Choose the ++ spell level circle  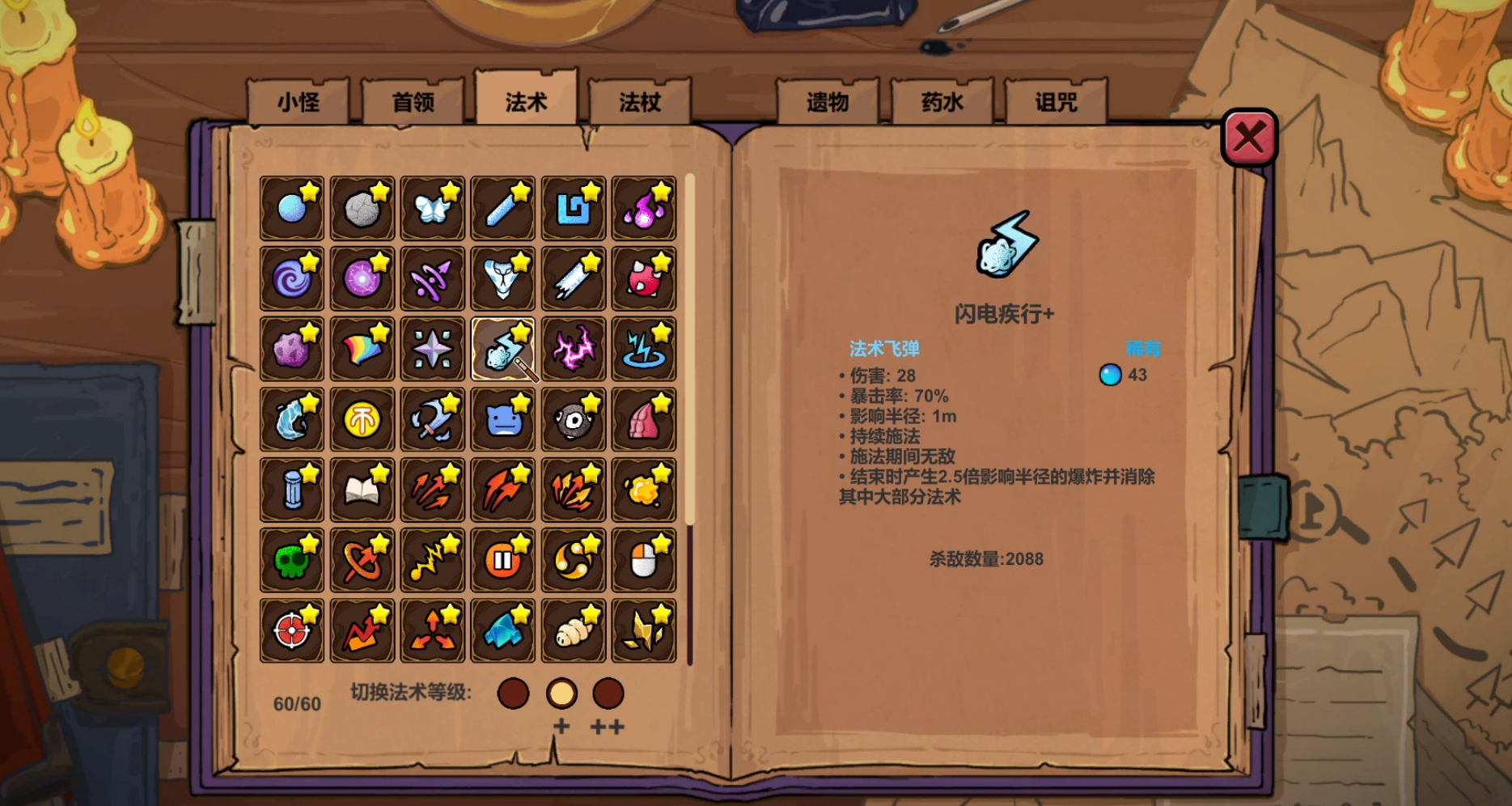[x=608, y=694]
